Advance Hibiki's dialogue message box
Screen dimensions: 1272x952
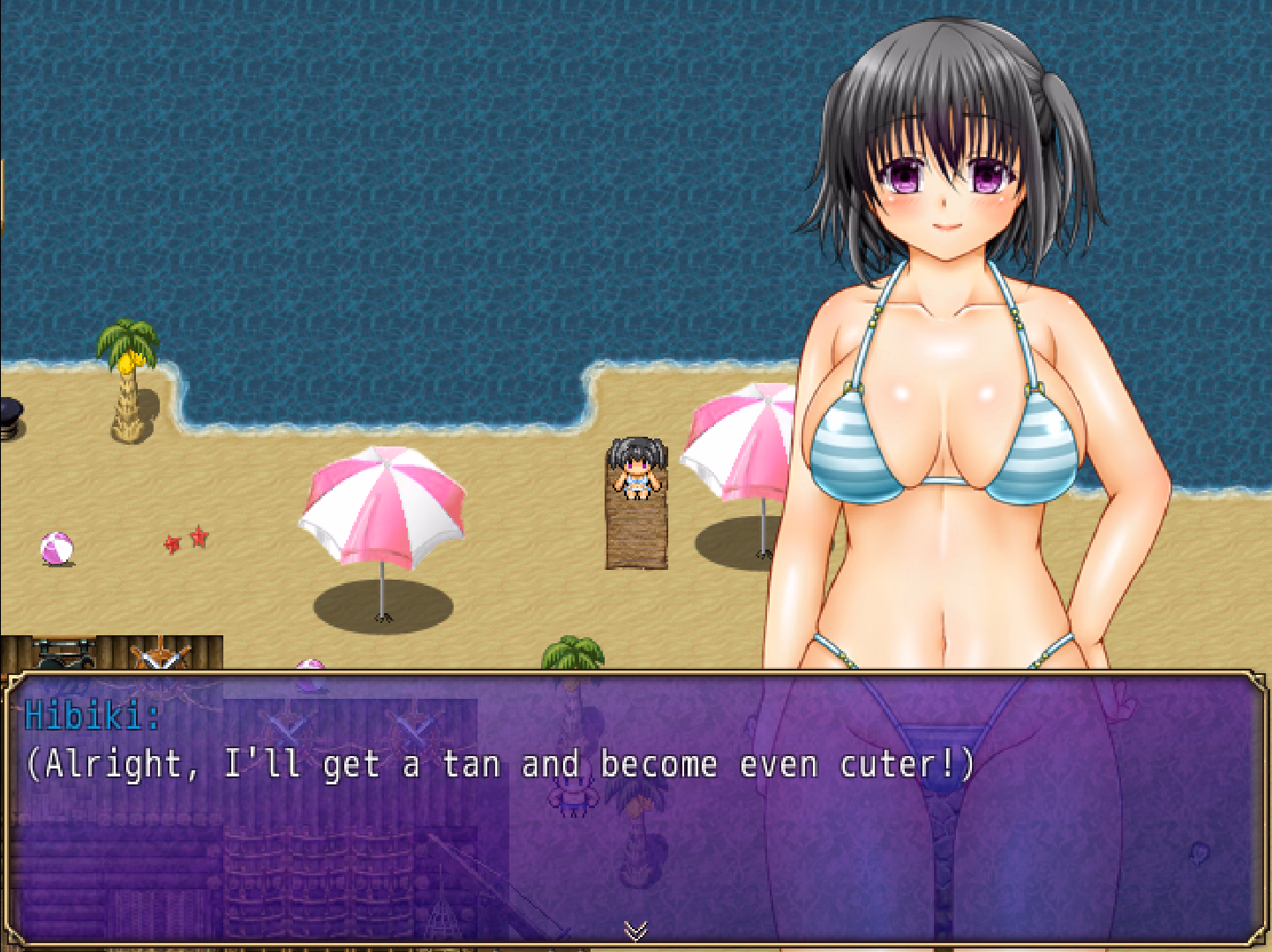pos(636,807)
